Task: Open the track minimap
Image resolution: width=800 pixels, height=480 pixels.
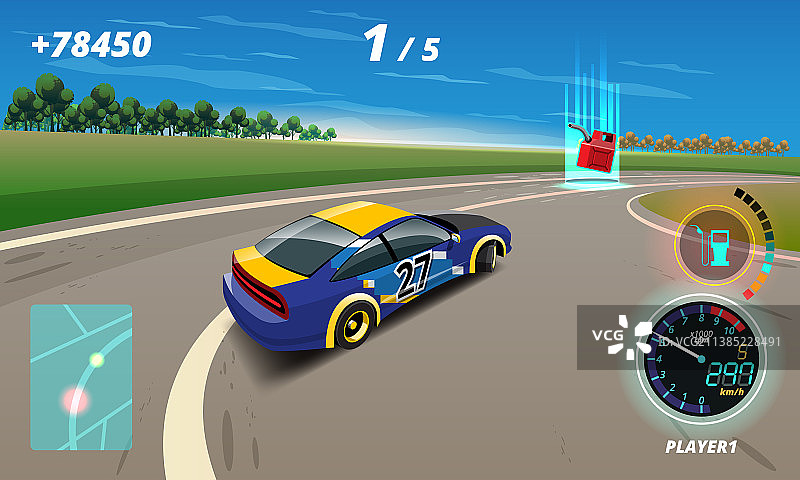Action: pyautogui.click(x=81, y=377)
